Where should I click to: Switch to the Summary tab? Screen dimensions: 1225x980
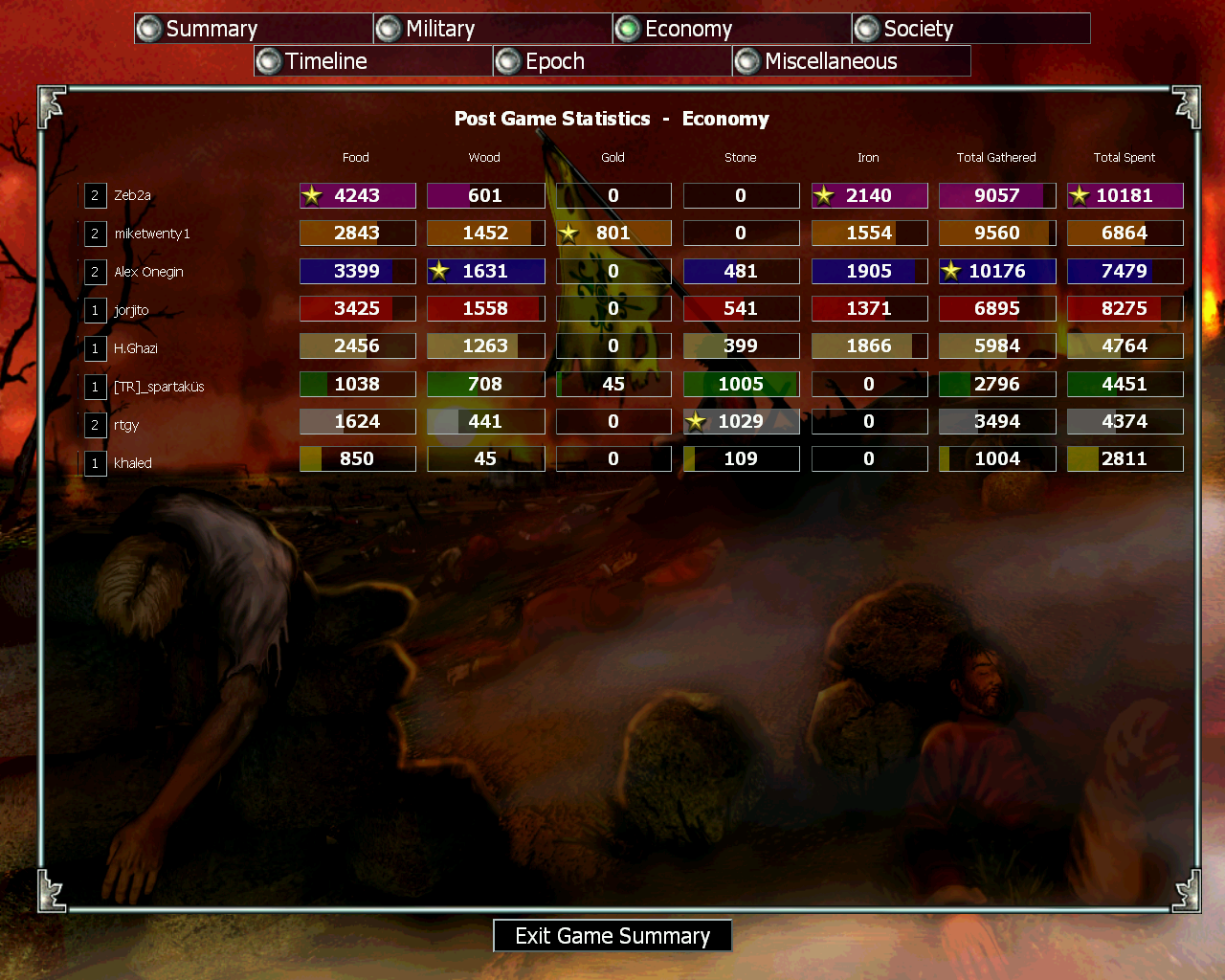tap(253, 29)
